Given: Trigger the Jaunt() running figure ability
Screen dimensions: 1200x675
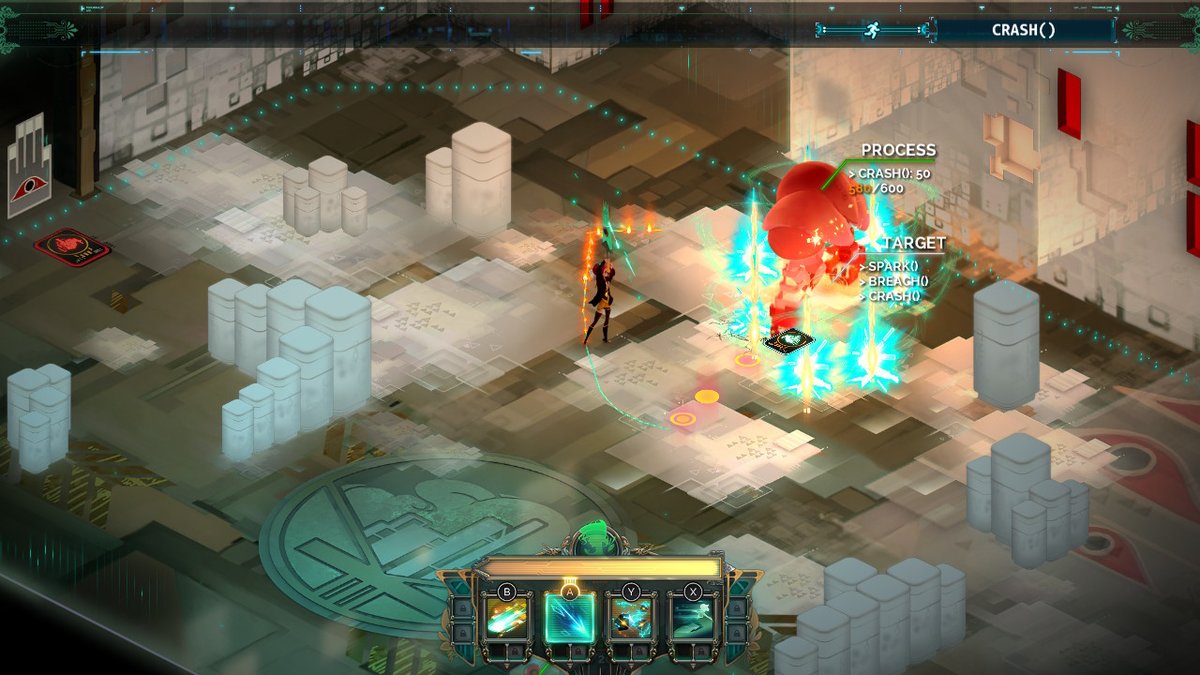Looking at the screenshot, I should [694, 618].
